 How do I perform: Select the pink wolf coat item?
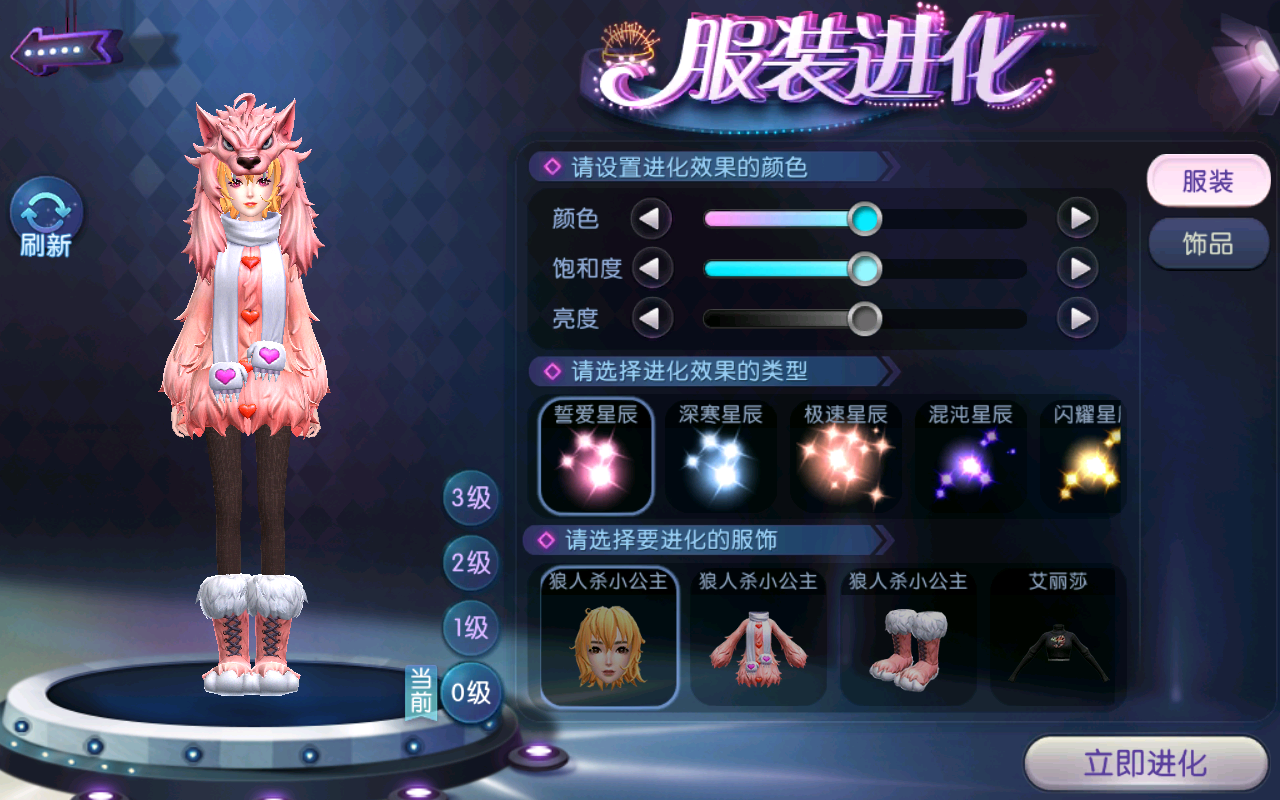[758, 638]
